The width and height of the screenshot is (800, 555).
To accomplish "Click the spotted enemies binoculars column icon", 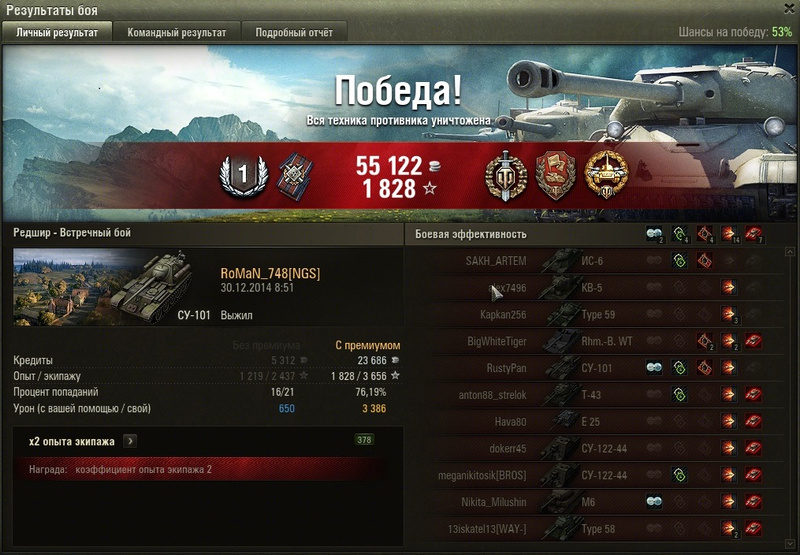I will [x=653, y=234].
